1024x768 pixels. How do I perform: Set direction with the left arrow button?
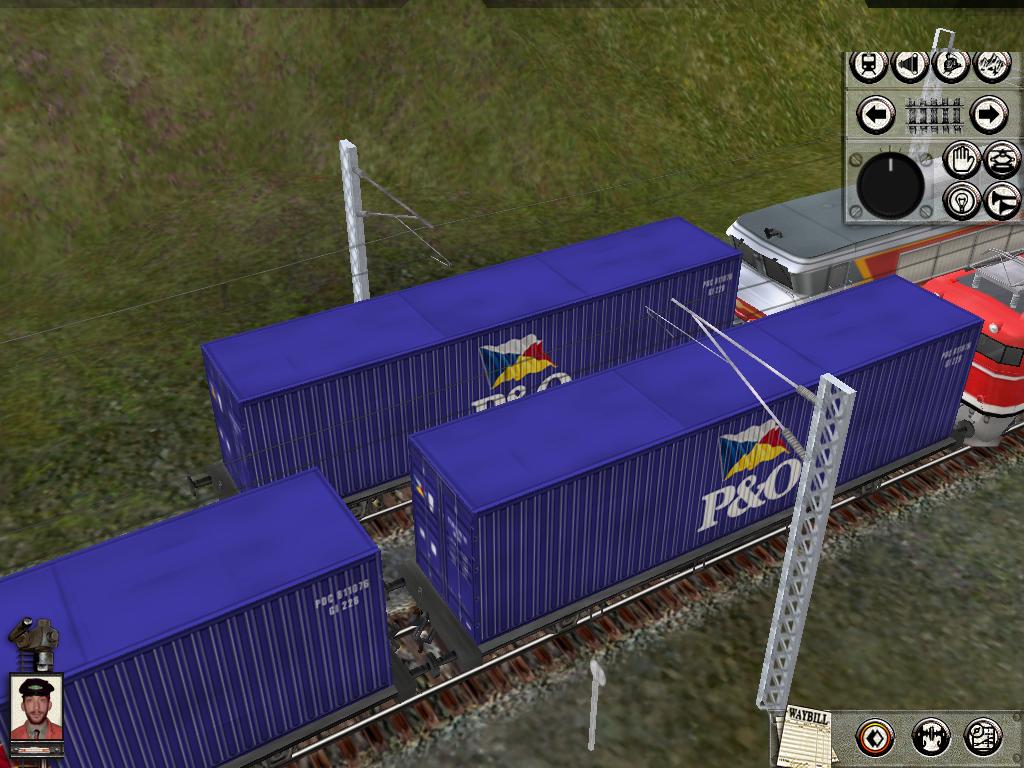click(x=877, y=115)
